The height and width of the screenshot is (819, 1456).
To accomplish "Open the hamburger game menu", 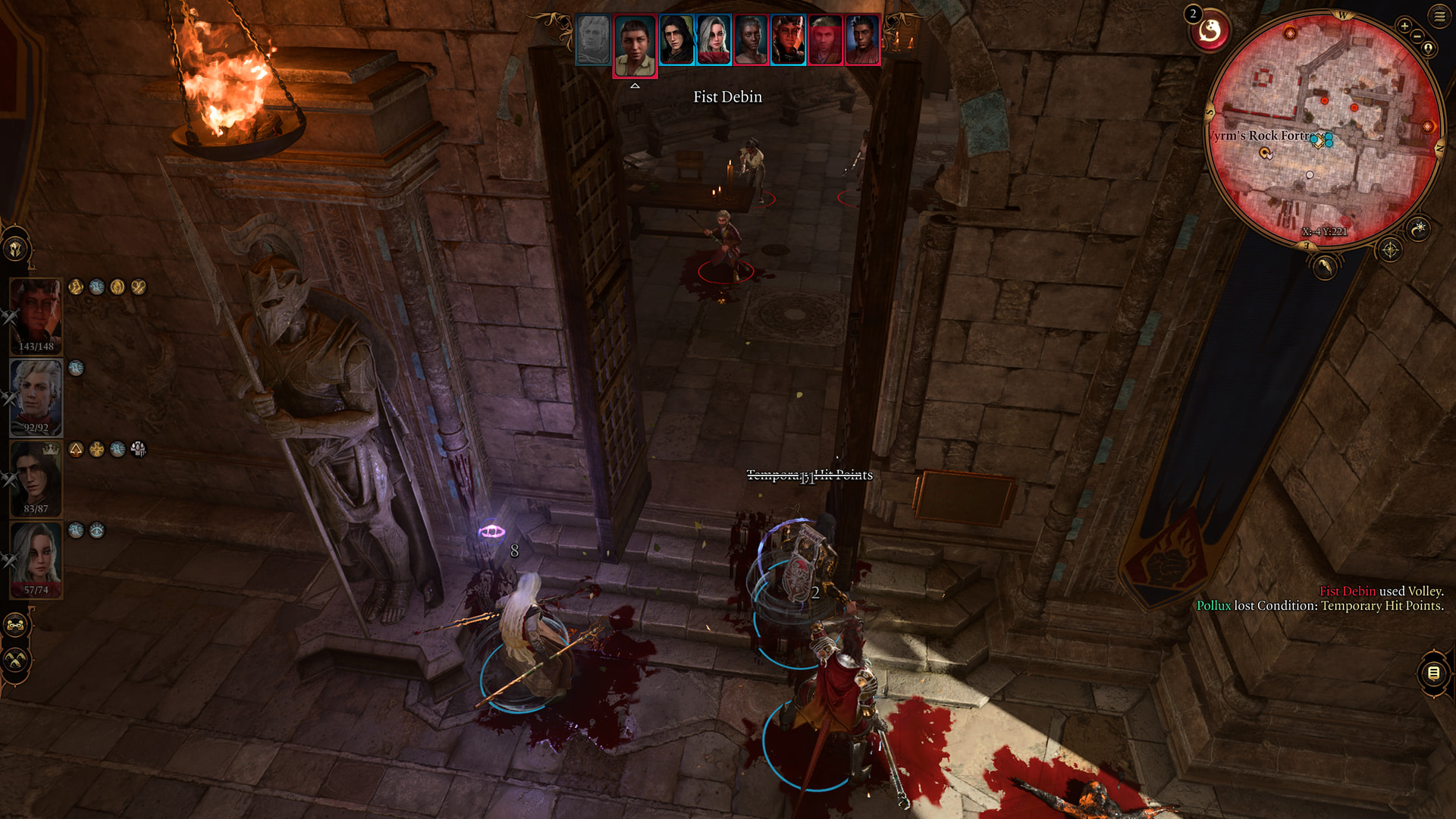I will click(x=1439, y=16).
